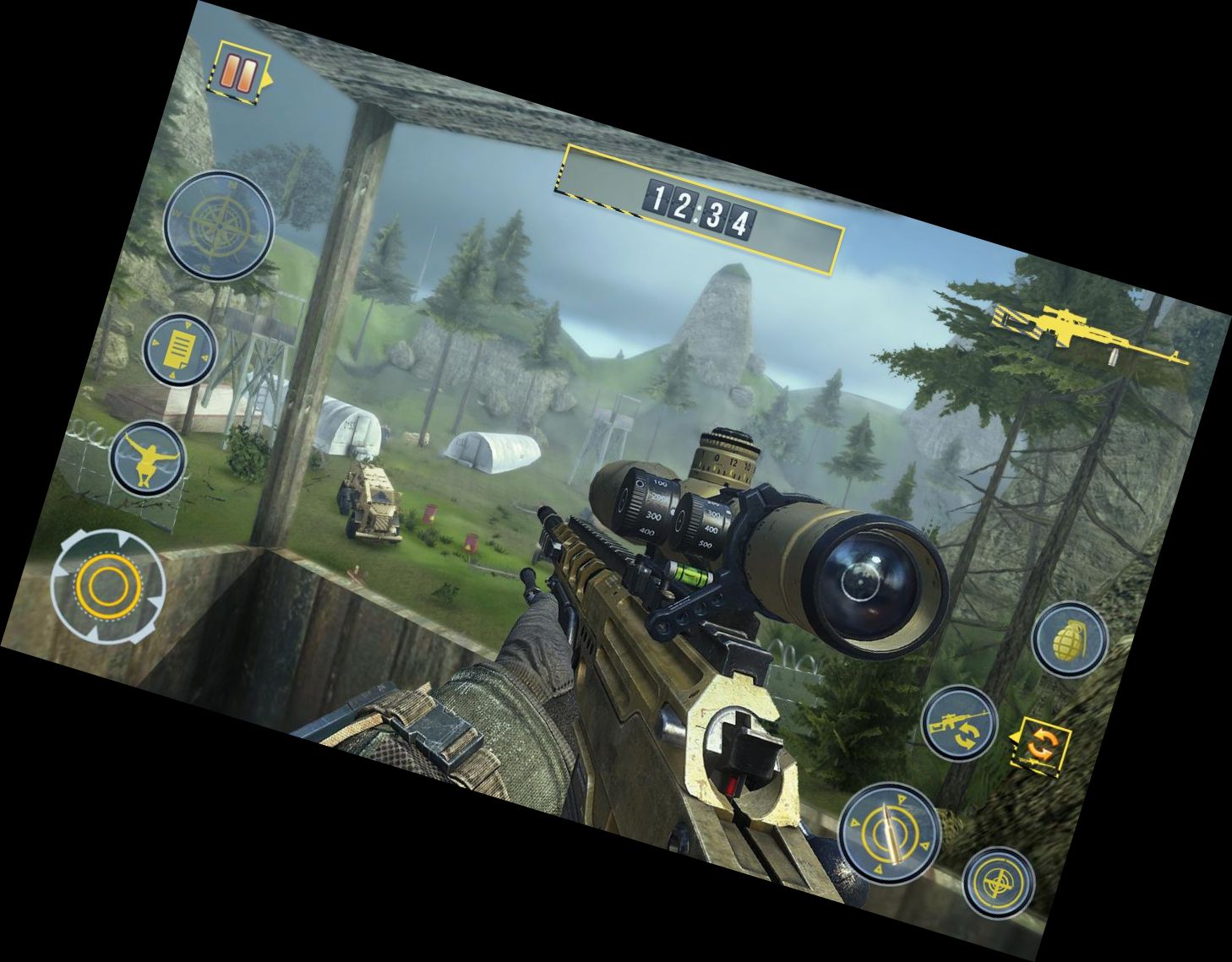
Task: Swap weapons with the rifle swap button
Action: (959, 724)
